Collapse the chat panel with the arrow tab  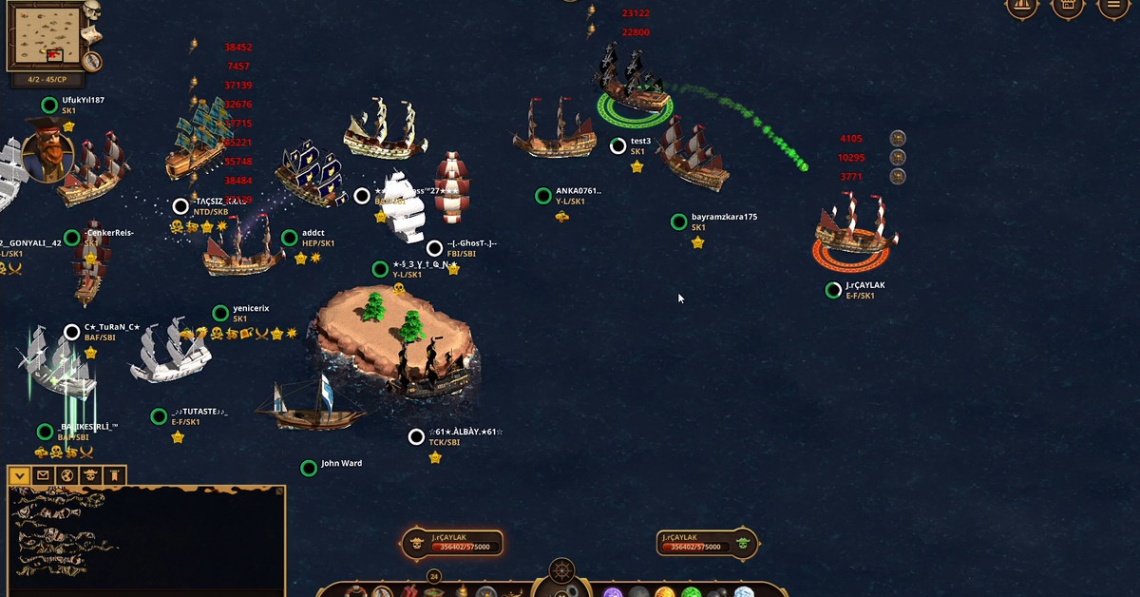point(19,476)
